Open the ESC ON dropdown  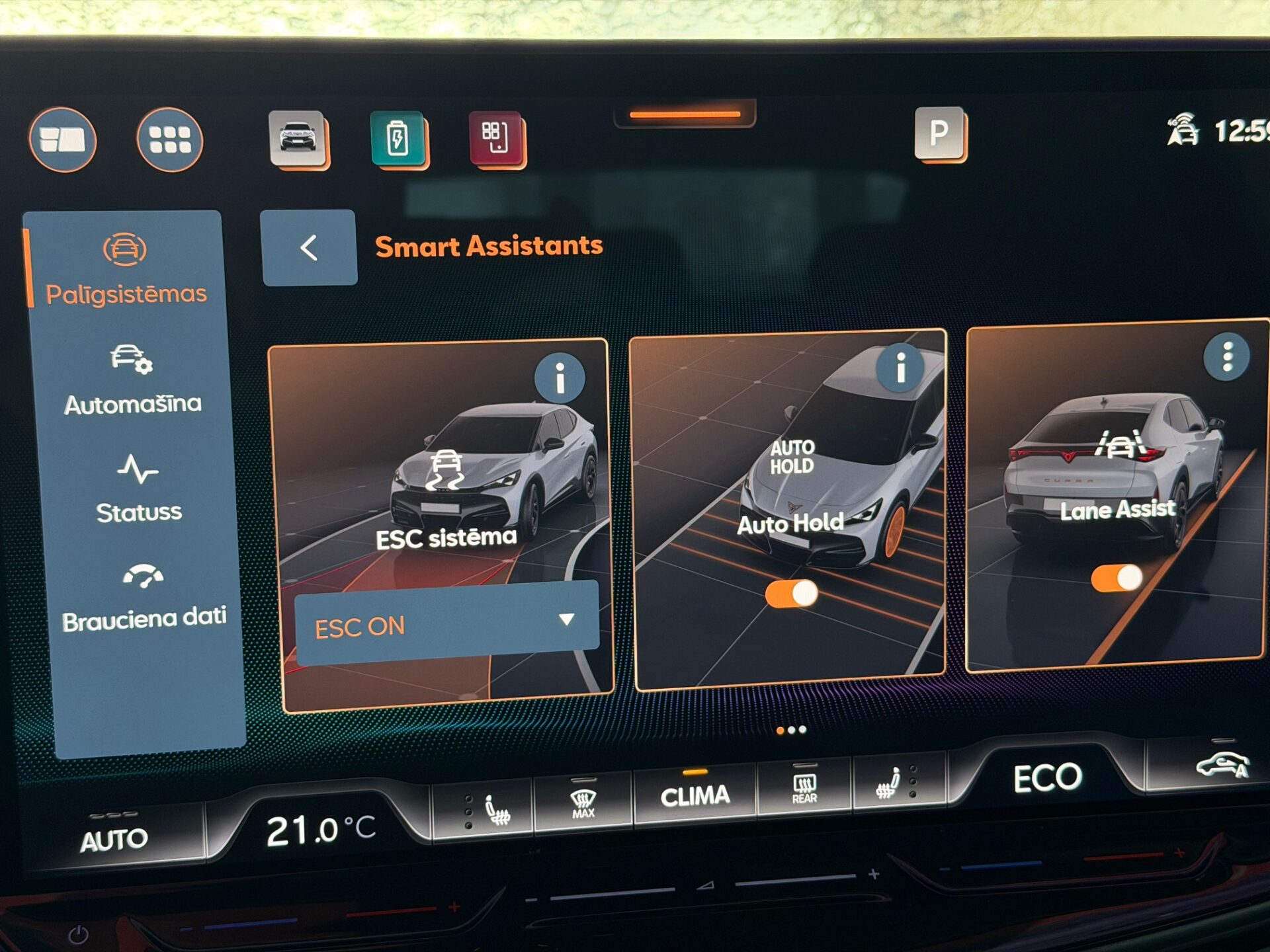[x=446, y=623]
